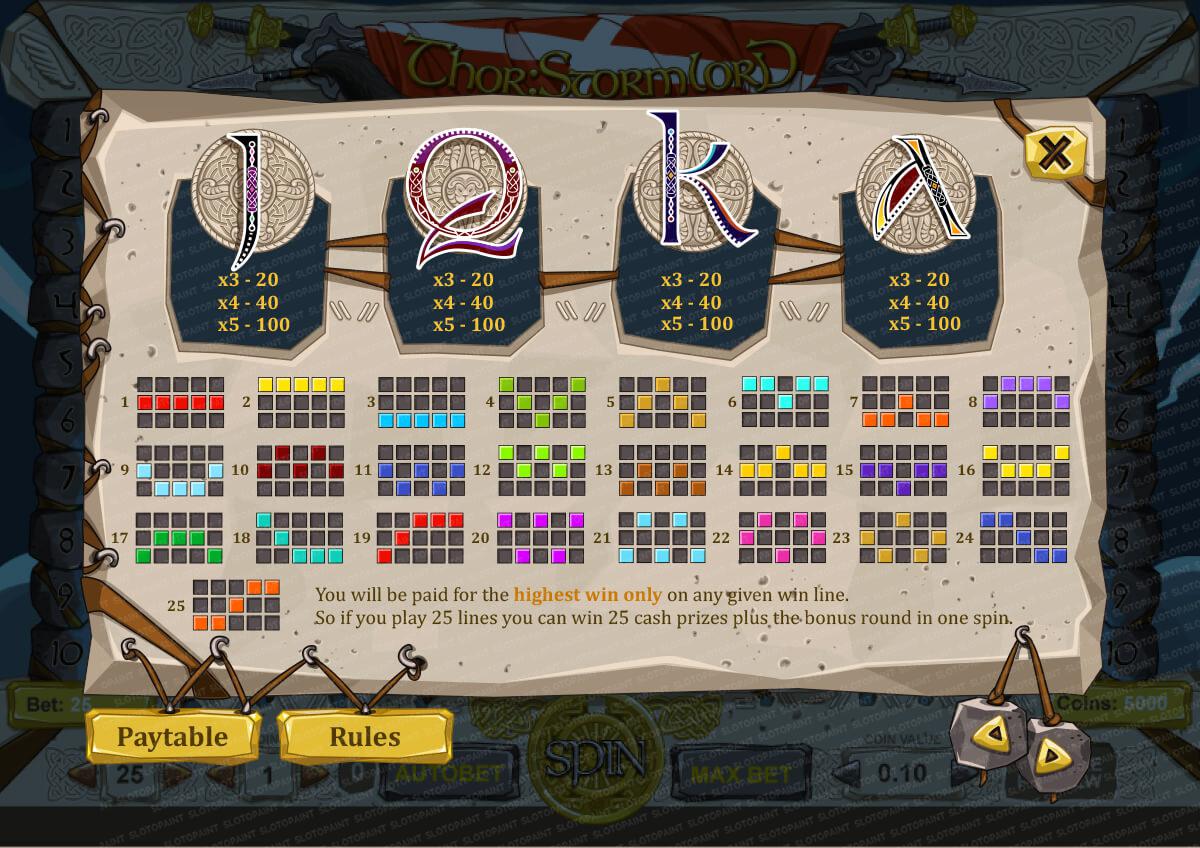Close the paytable with the X button
This screenshot has height=848, width=1200.
click(1054, 153)
